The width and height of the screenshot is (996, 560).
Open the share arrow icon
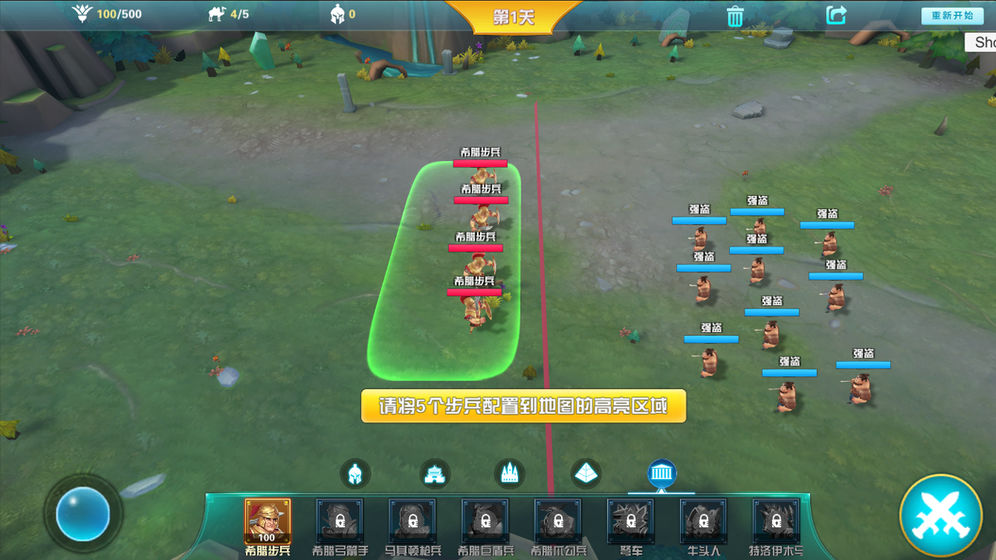[836, 15]
